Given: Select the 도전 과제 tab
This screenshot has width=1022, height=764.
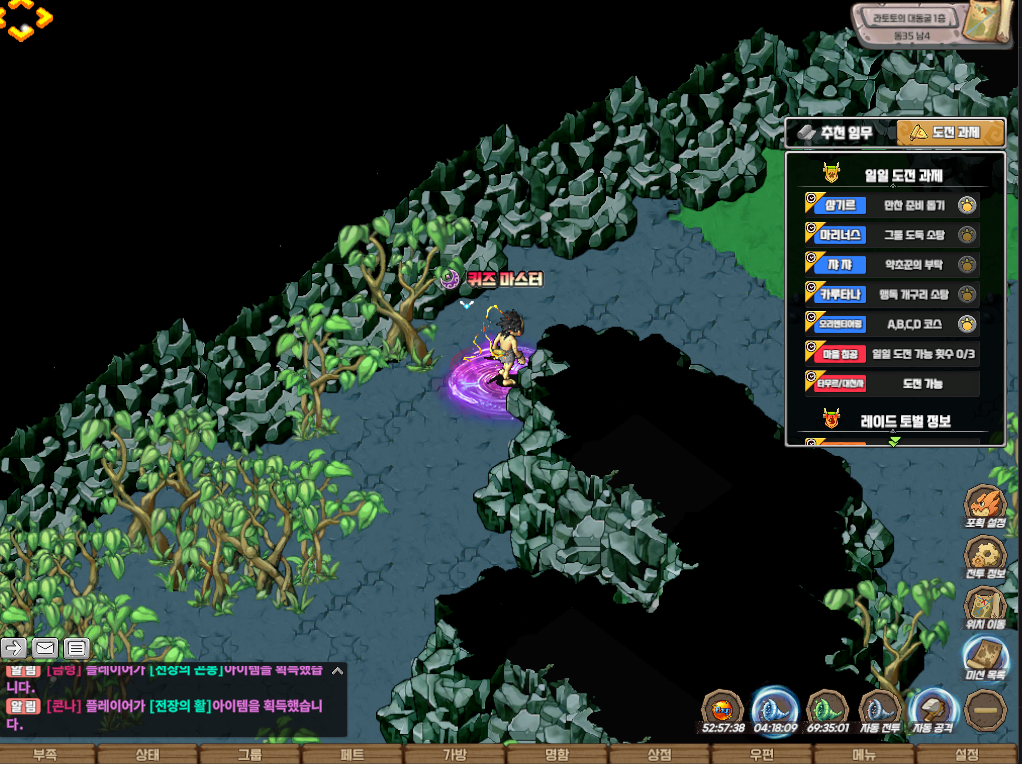Looking at the screenshot, I should (950, 133).
